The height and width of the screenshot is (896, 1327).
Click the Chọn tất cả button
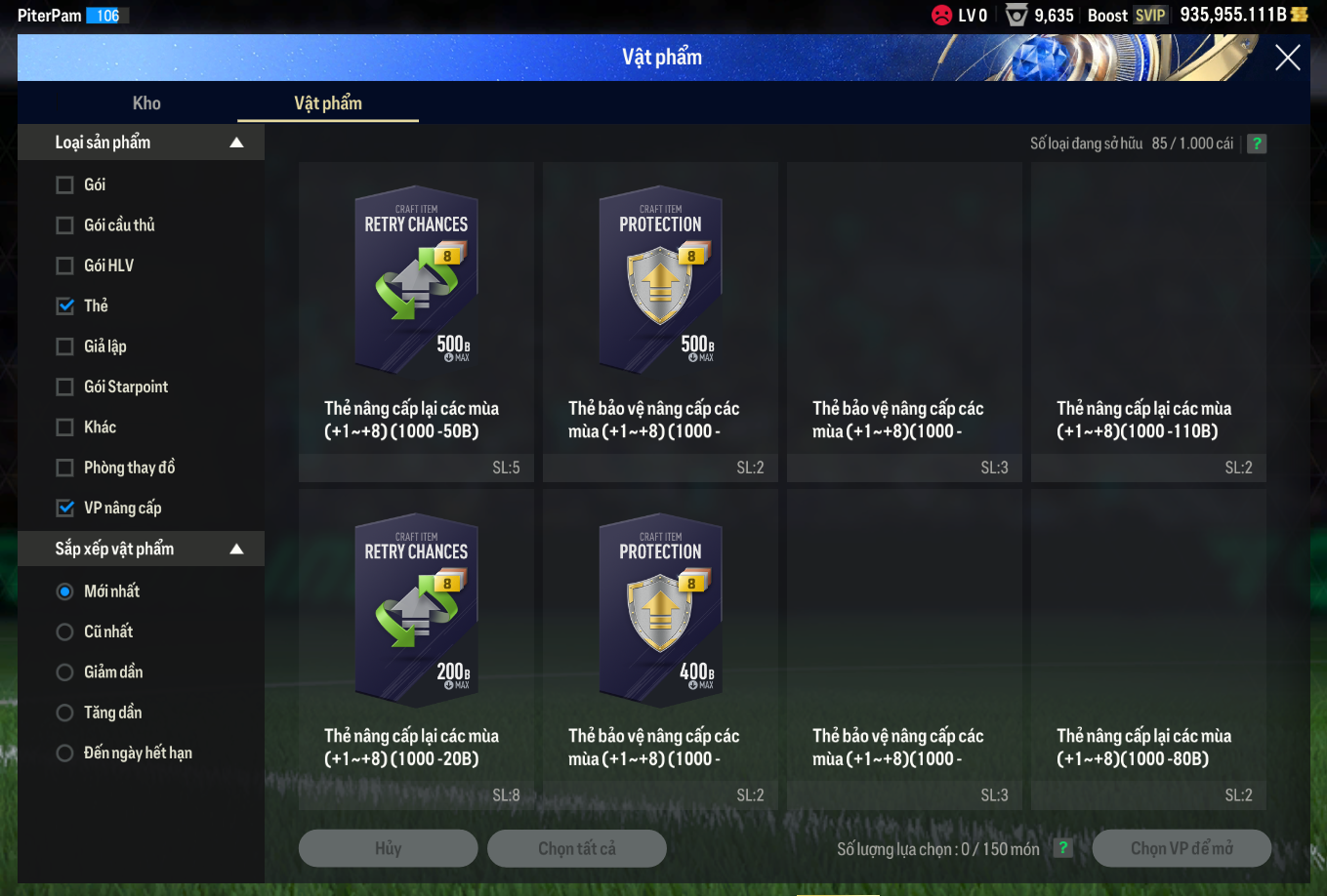(x=576, y=848)
